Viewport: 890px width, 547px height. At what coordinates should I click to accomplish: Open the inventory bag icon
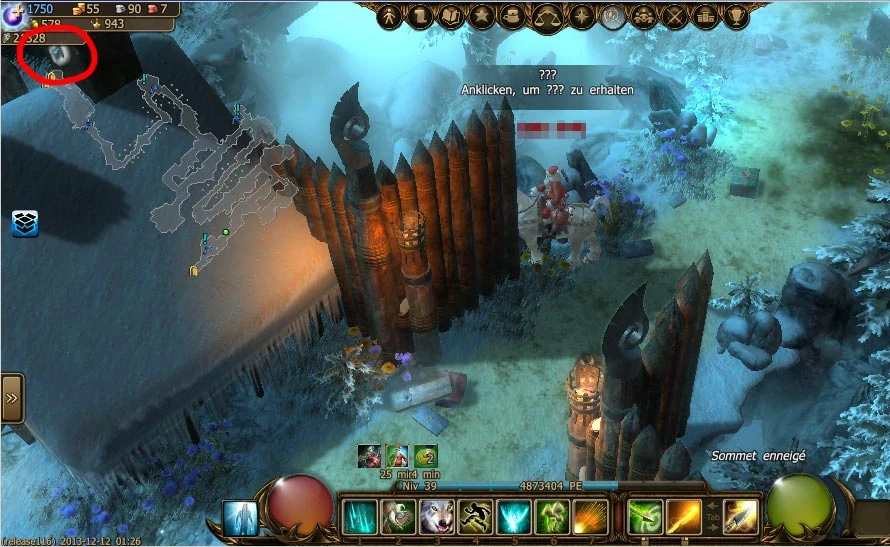pos(511,17)
